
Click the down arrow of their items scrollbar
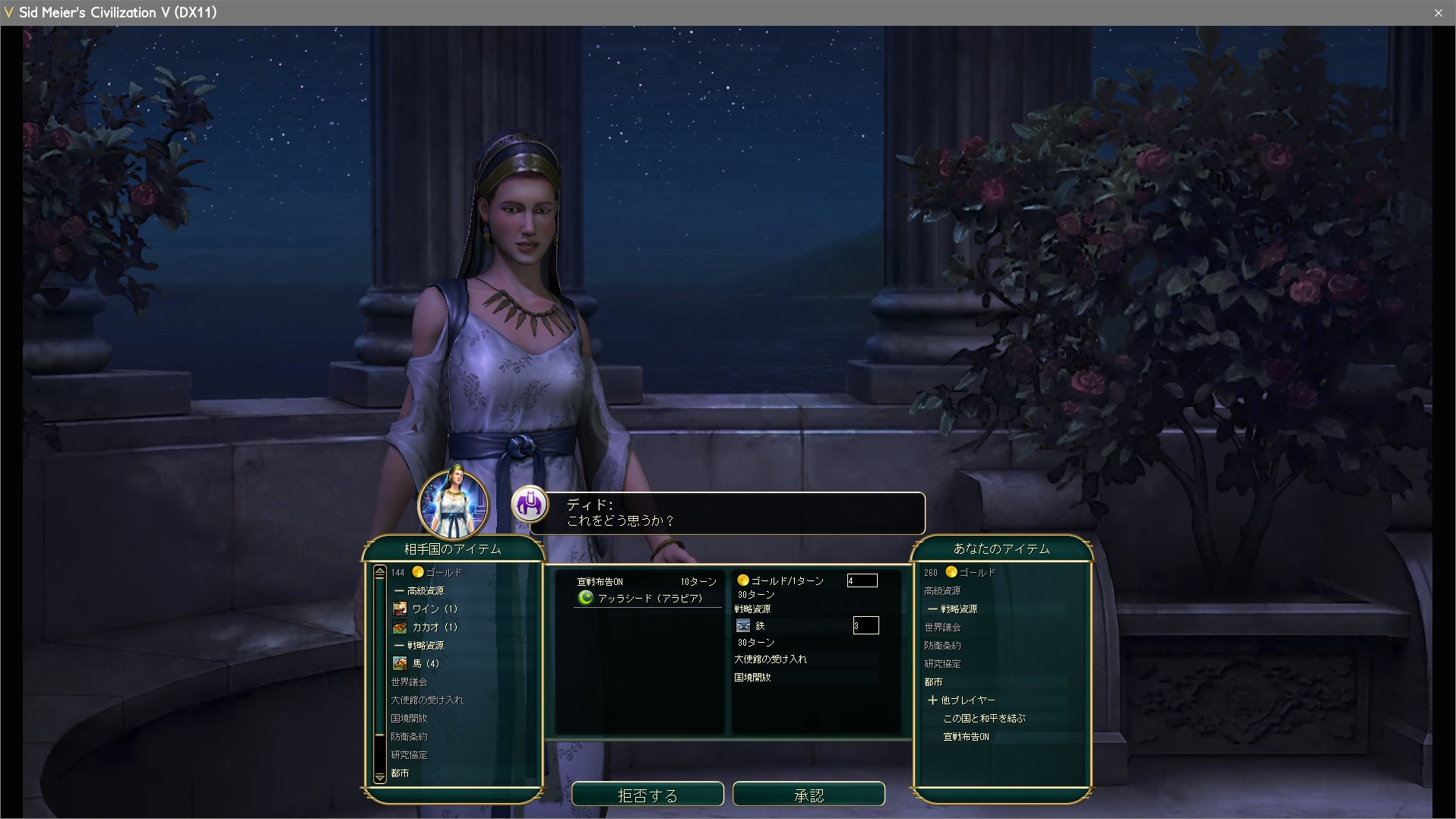pos(380,777)
